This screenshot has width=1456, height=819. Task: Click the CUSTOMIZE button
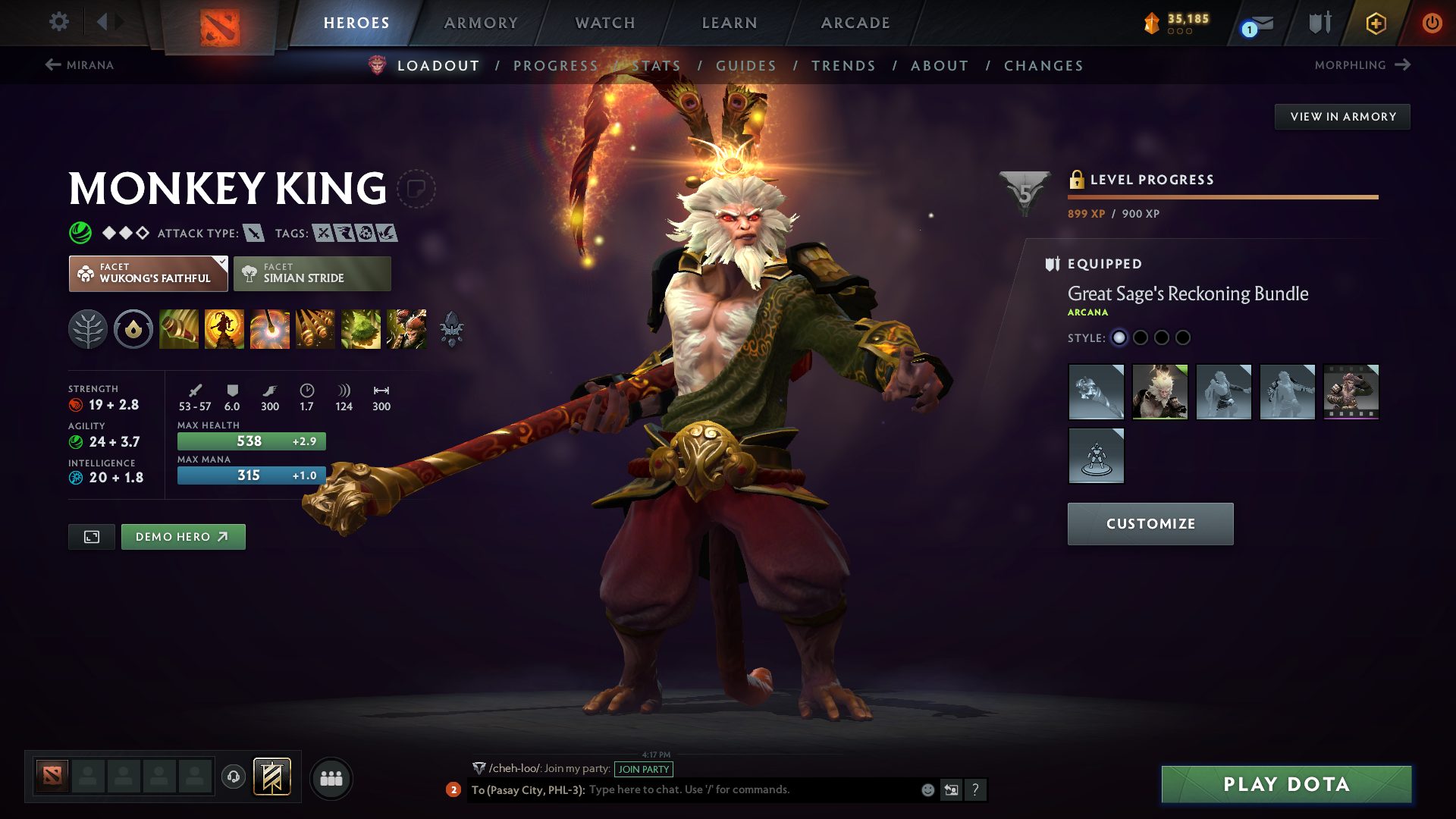(1150, 523)
